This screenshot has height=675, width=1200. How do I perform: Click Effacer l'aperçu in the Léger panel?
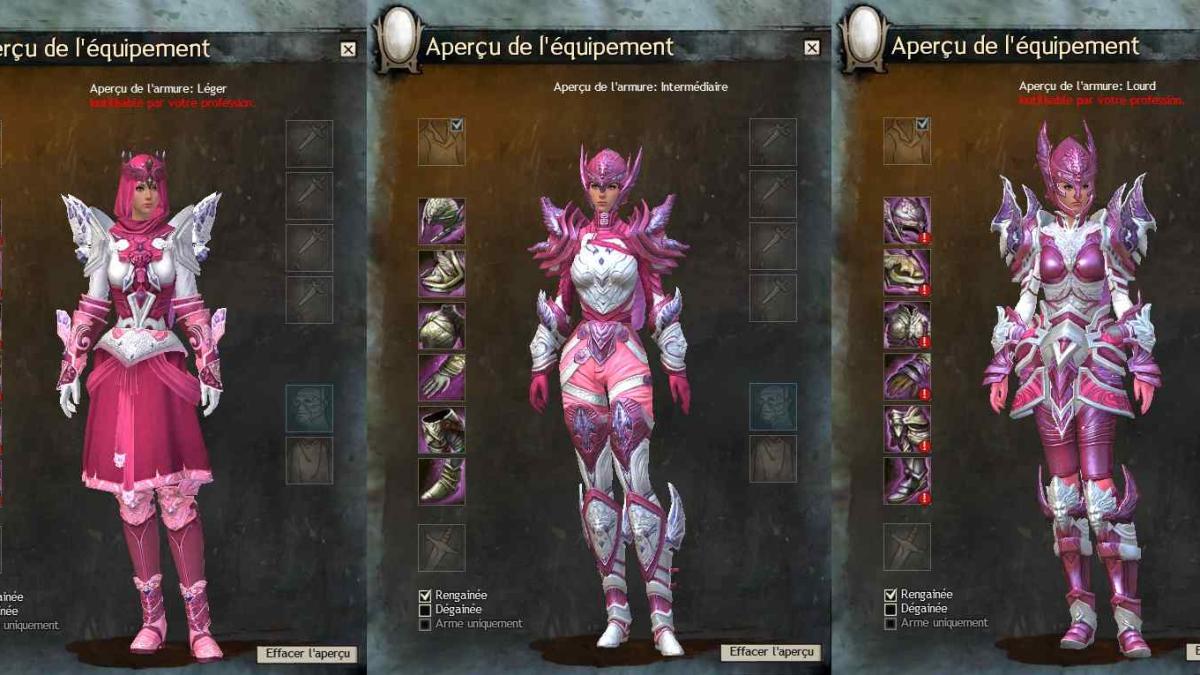click(x=306, y=653)
